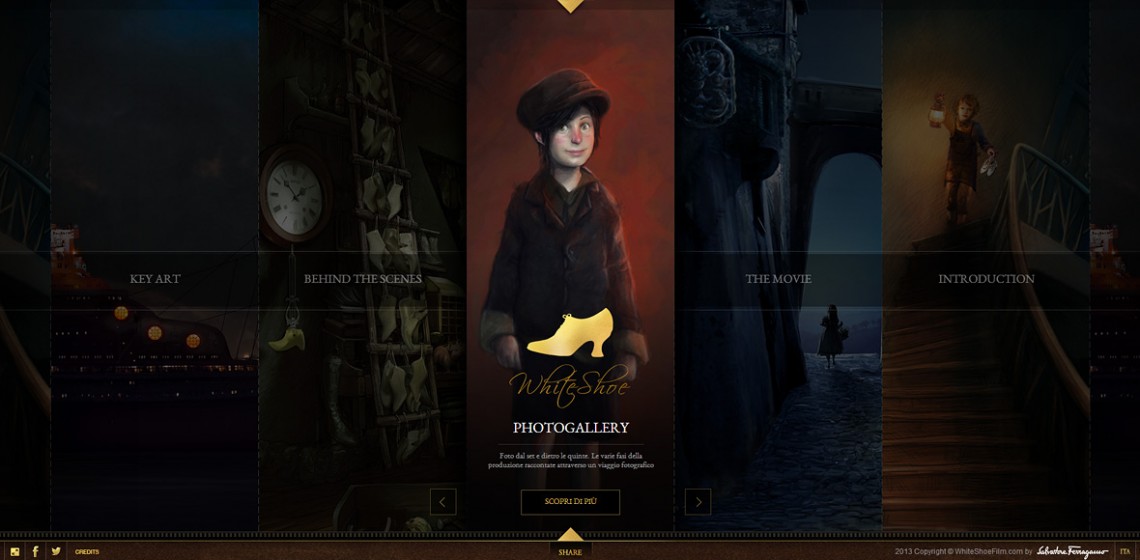1140x560 pixels.
Task: Go to the Introduction panel
Action: [986, 279]
